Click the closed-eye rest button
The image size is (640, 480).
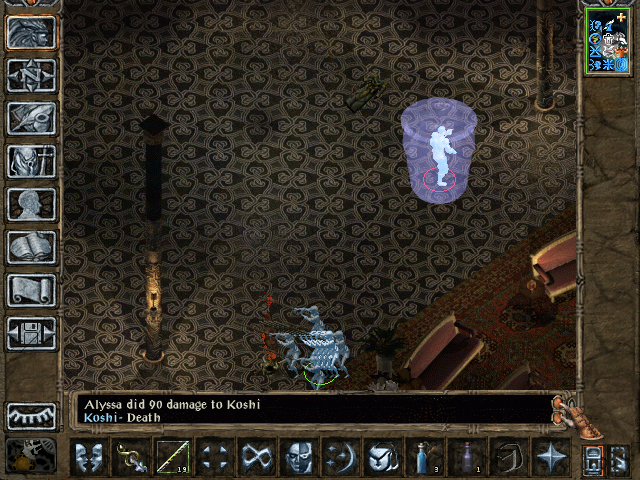(x=31, y=416)
